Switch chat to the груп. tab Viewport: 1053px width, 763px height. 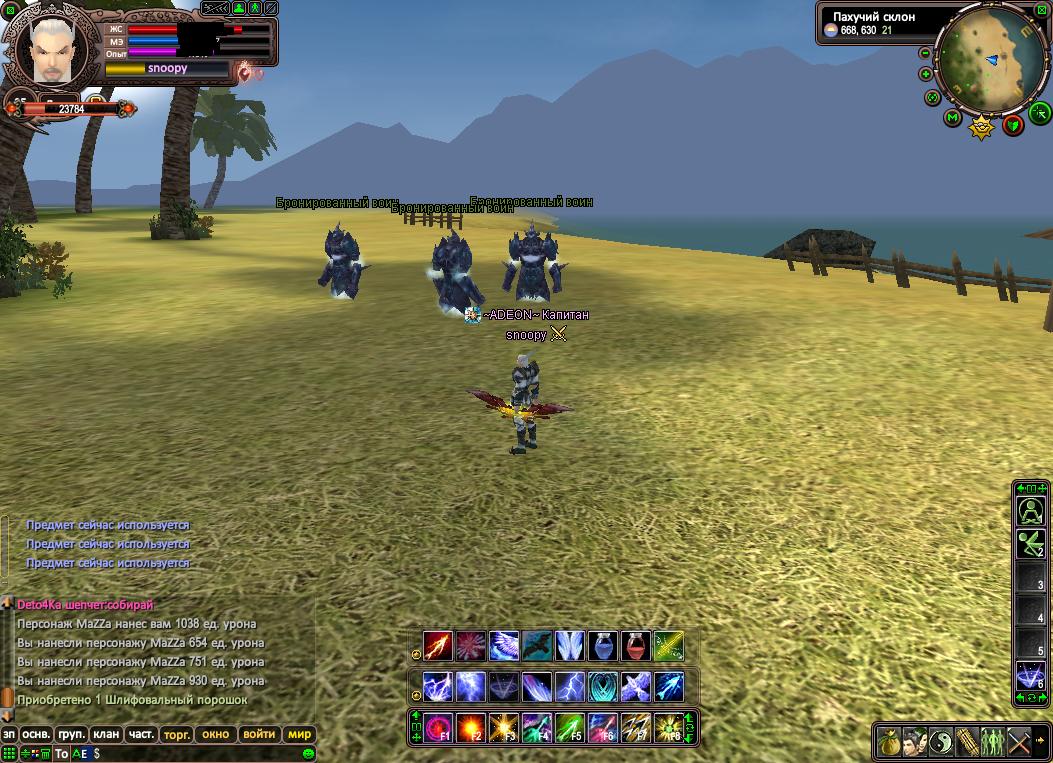71,734
